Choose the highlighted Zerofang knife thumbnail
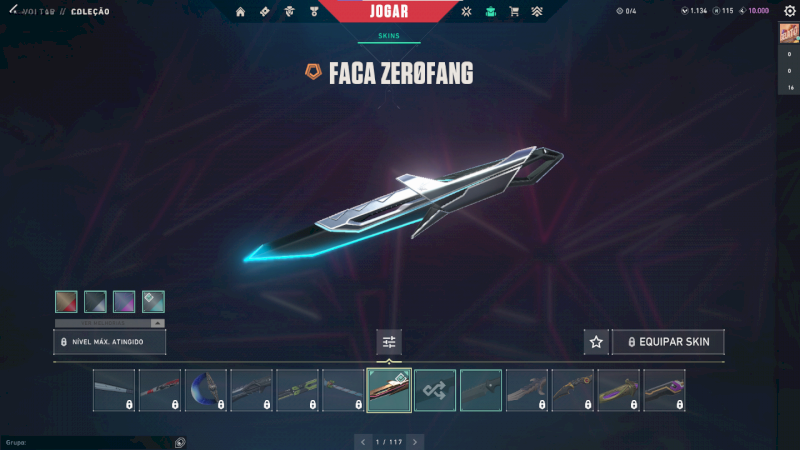The image size is (800, 450). click(389, 390)
